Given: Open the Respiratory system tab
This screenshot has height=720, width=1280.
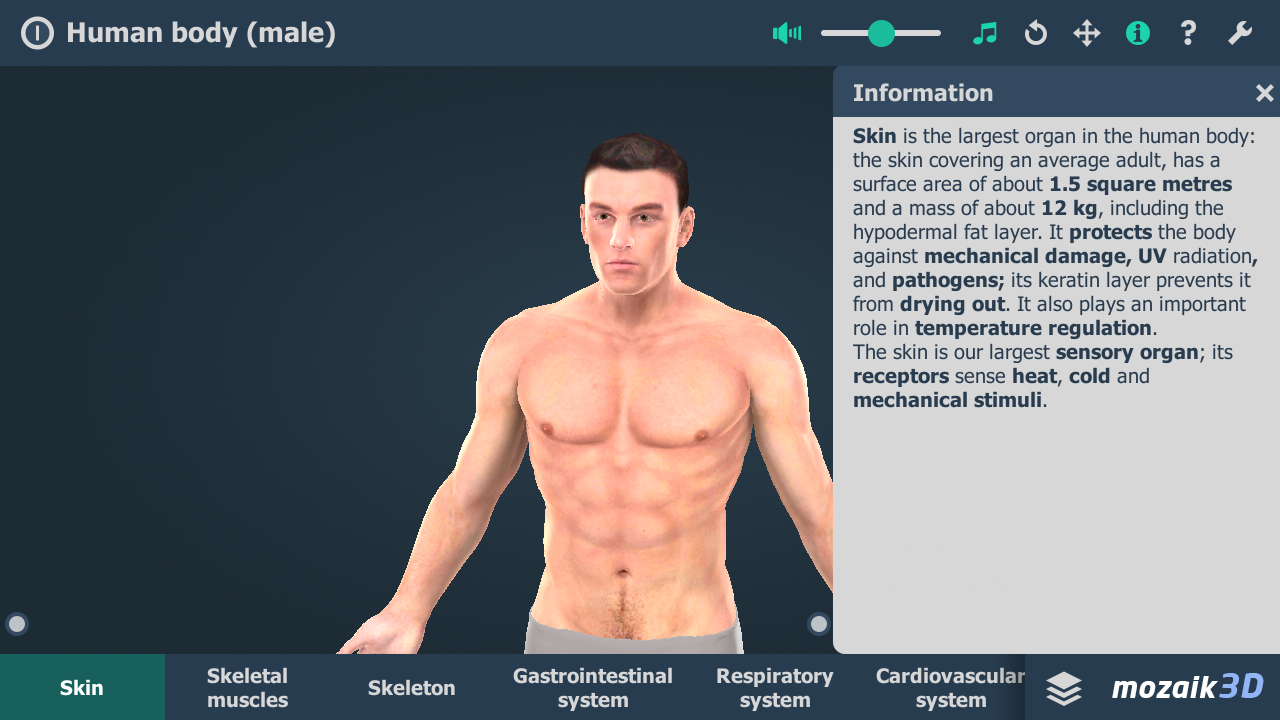Looking at the screenshot, I should 774,687.
